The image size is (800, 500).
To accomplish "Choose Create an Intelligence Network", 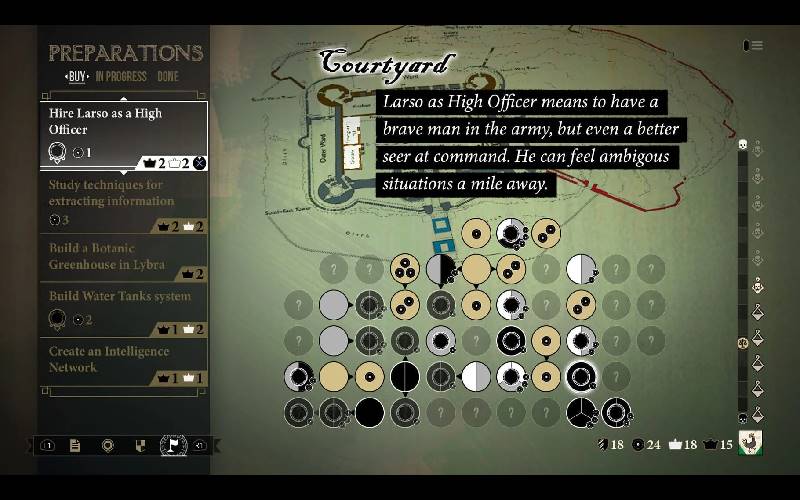I will 122,362.
